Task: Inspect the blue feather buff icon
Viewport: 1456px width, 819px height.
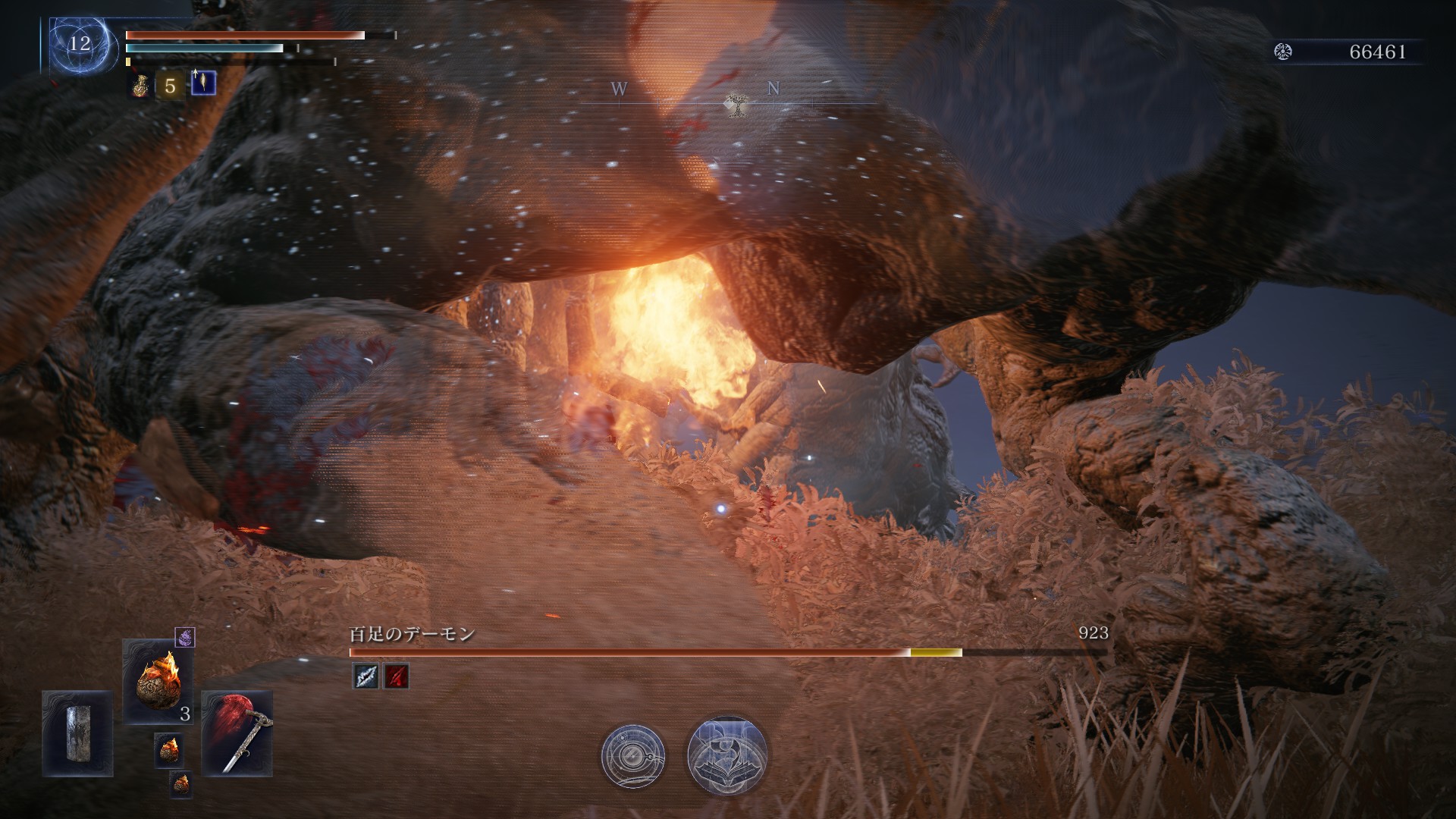Action: coord(203,83)
